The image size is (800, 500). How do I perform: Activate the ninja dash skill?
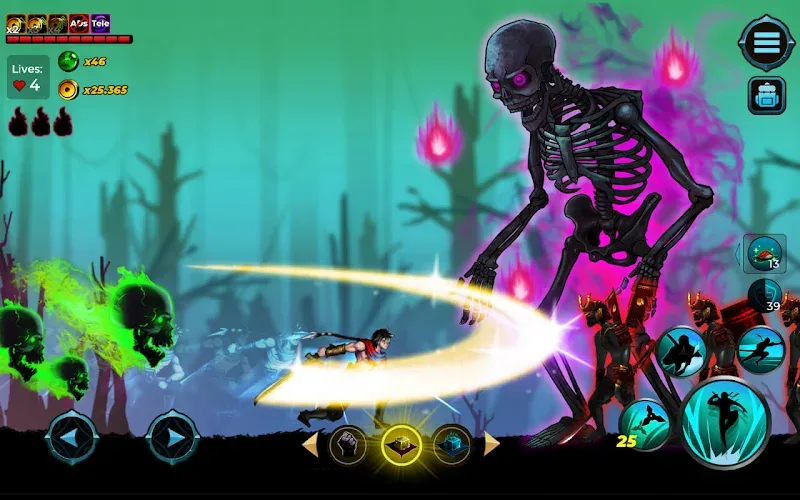tap(761, 349)
